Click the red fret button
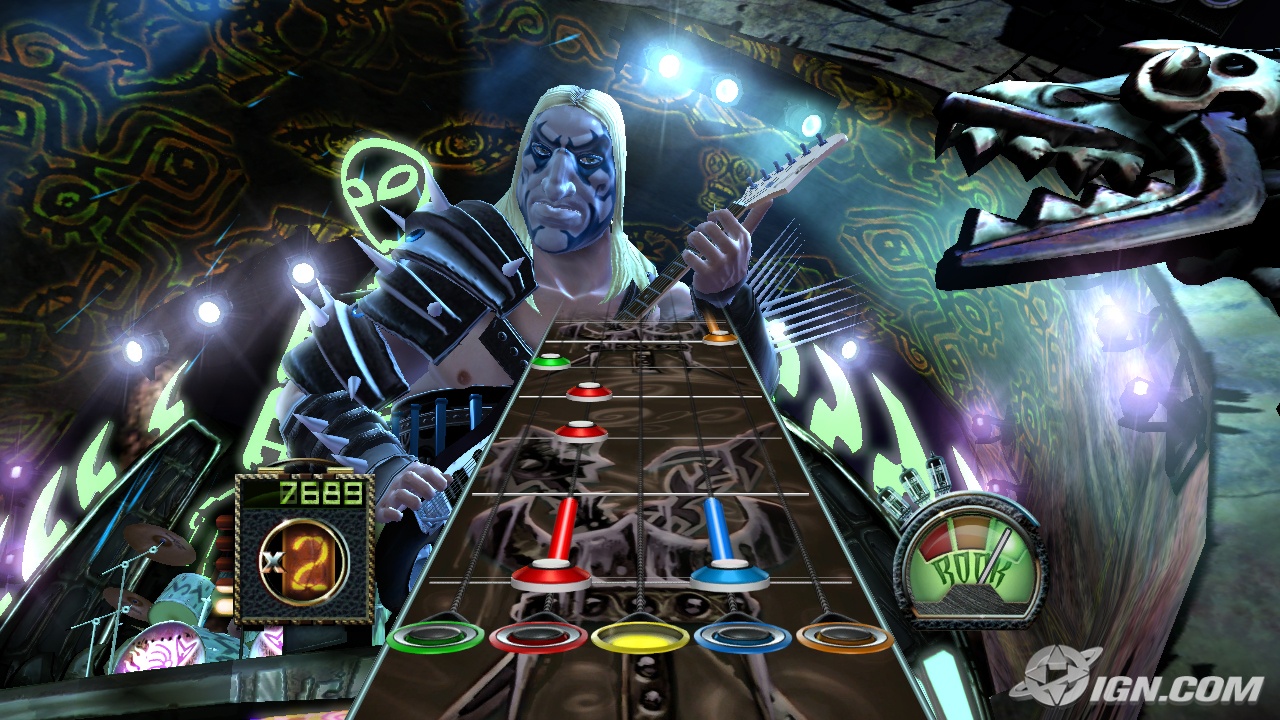Image resolution: width=1280 pixels, height=720 pixels. pyautogui.click(x=540, y=636)
